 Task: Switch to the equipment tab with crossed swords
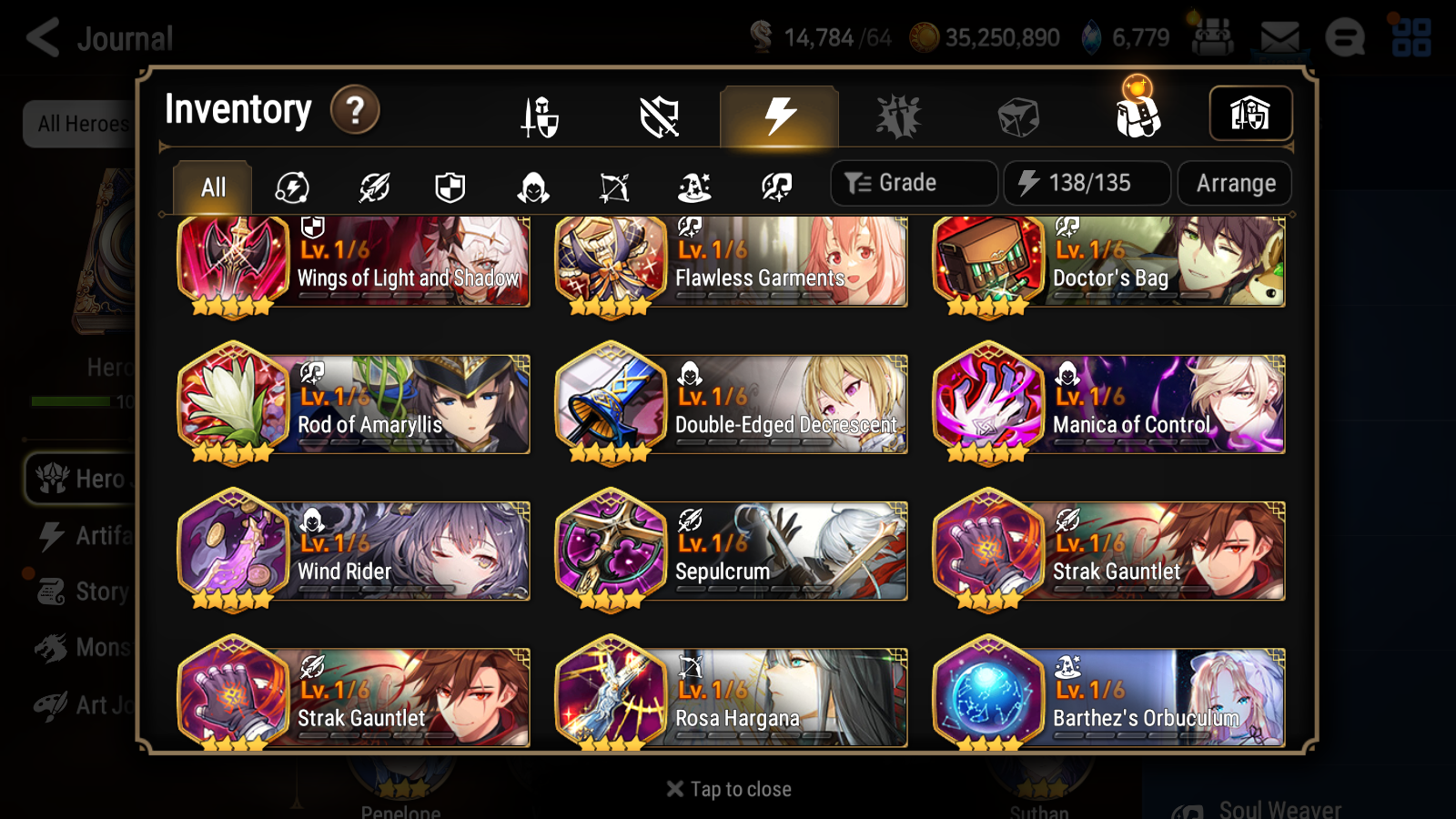pyautogui.click(x=540, y=116)
